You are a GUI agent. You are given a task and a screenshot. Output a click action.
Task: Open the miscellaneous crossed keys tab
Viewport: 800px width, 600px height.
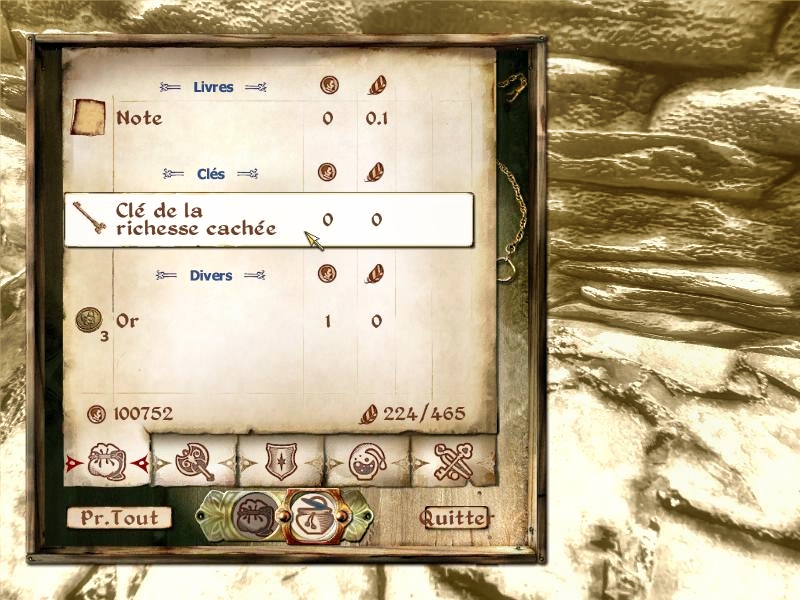click(453, 461)
